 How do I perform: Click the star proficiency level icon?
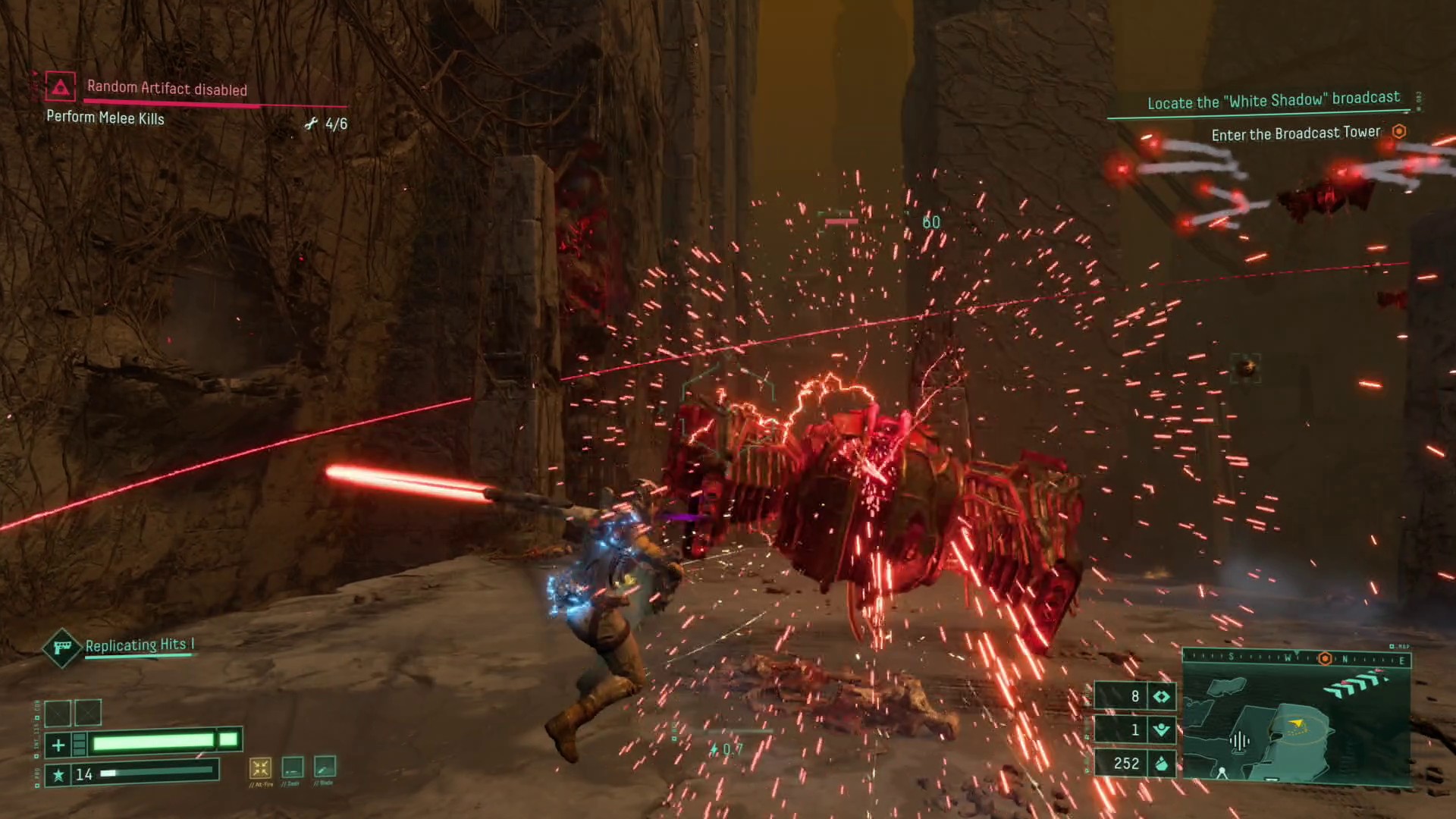coord(58,775)
